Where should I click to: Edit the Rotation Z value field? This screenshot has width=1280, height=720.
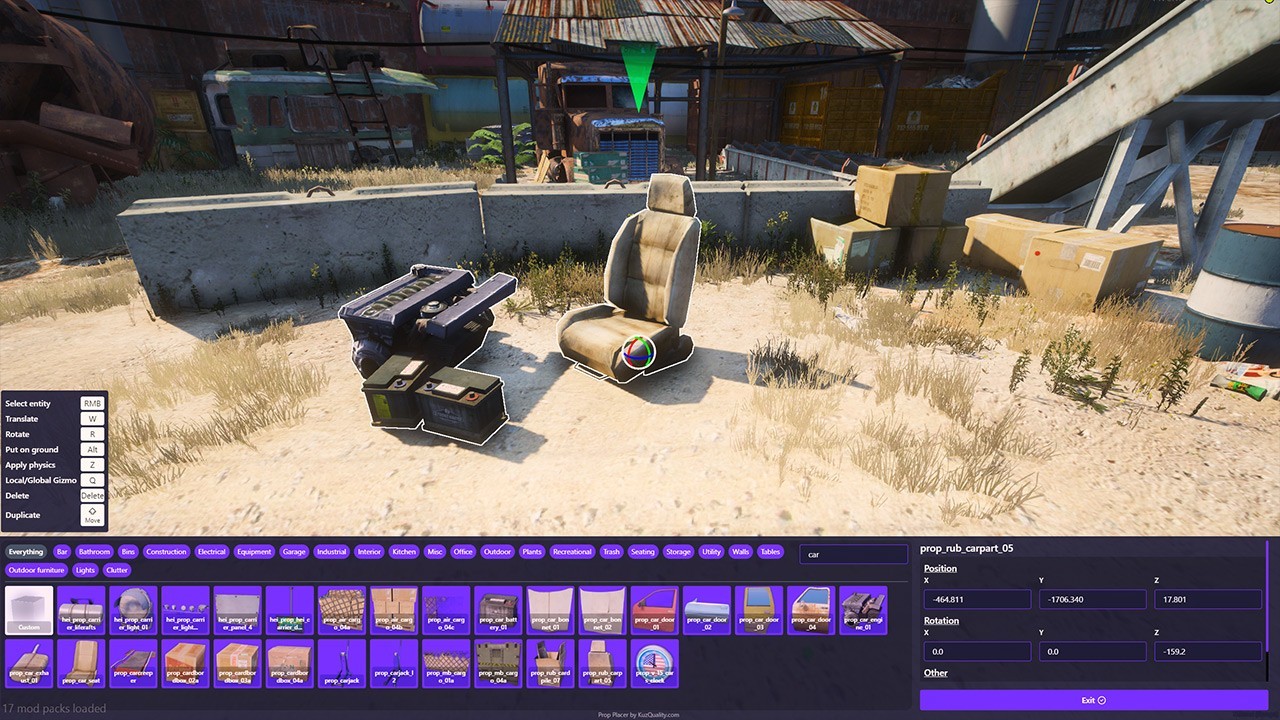1208,651
